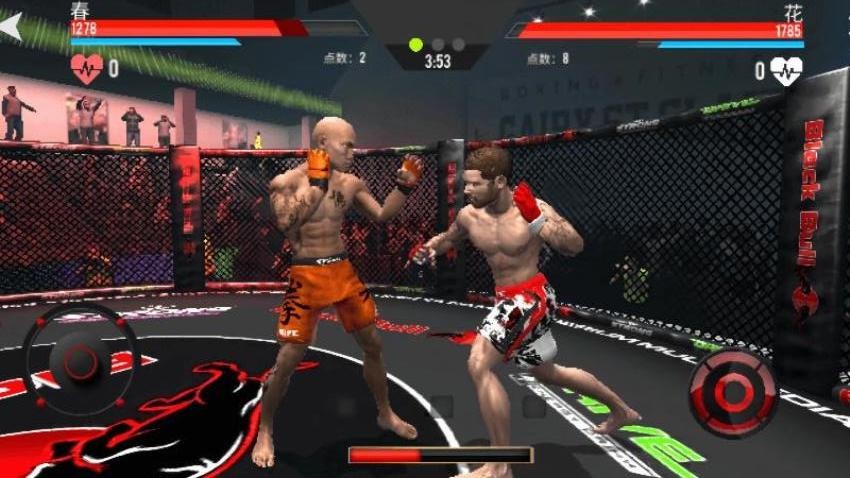Tap the white back arrow
Screen dimensions: 850x478
click(11, 26)
